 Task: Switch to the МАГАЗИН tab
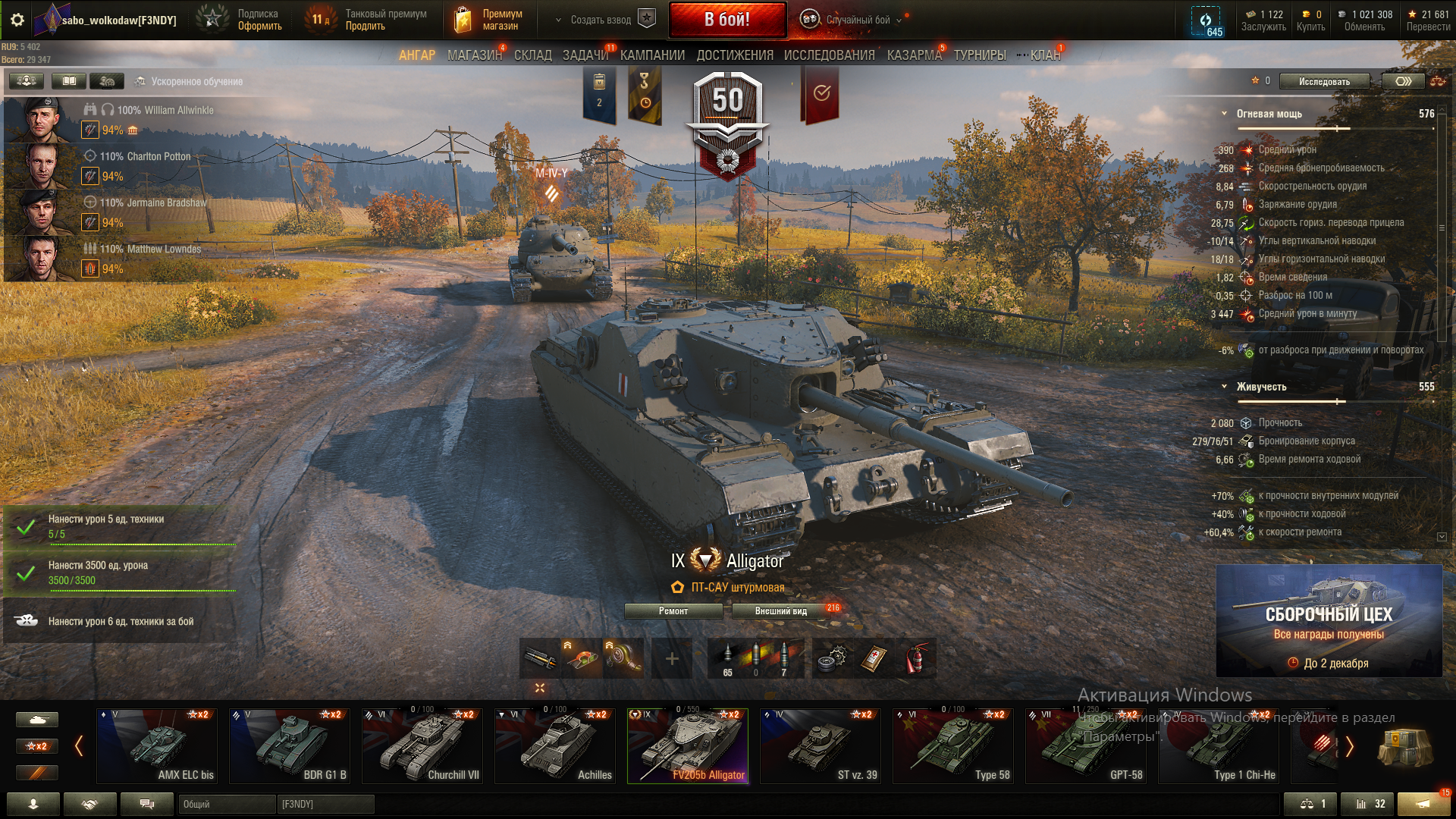(474, 55)
